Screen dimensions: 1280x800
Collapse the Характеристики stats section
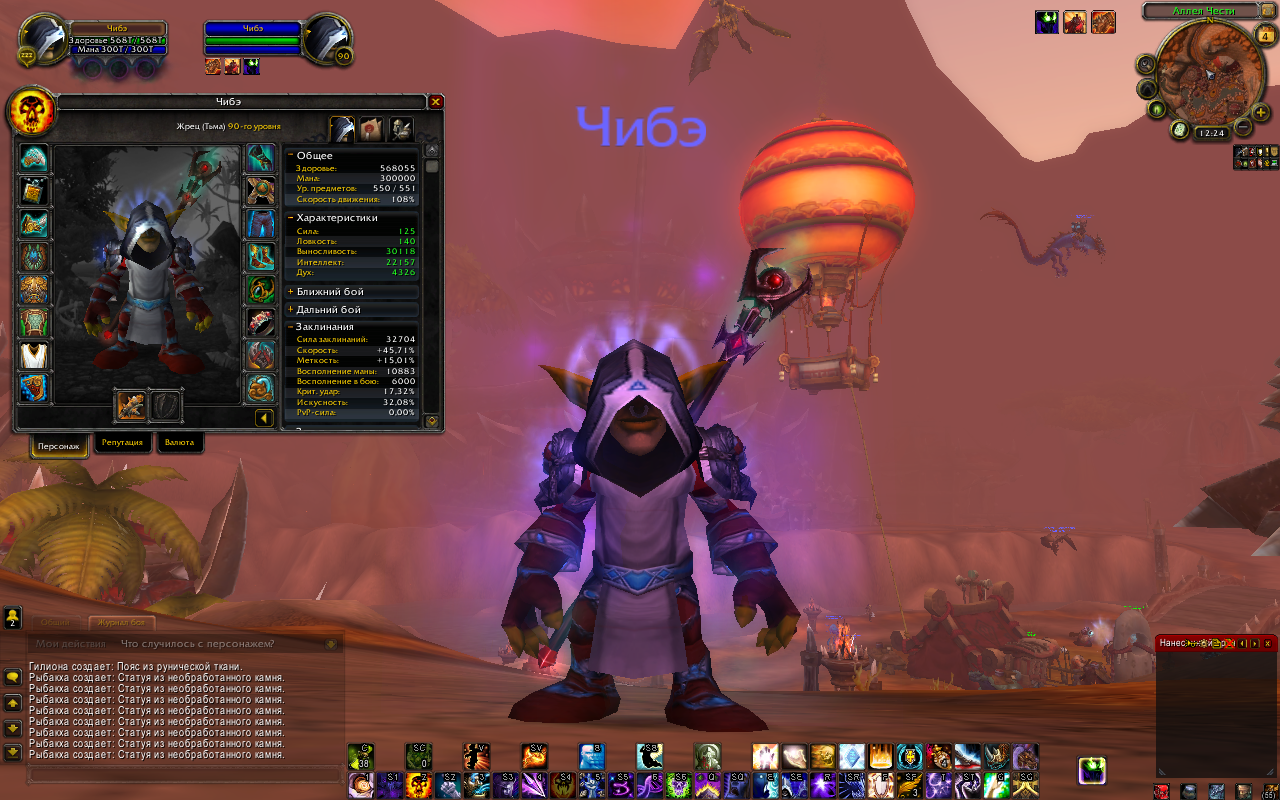tap(290, 217)
